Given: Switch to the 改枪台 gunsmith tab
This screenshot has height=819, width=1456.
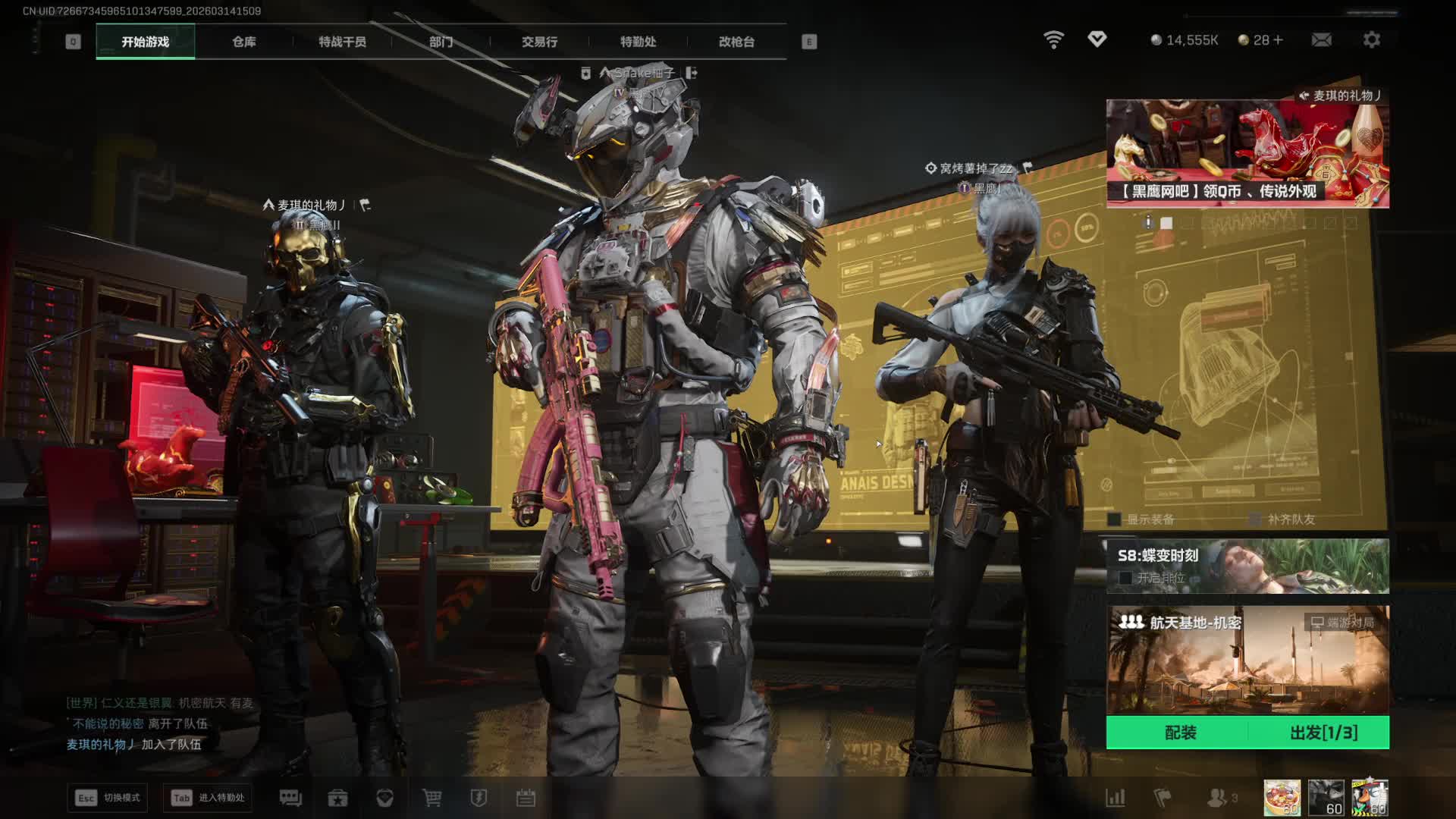Looking at the screenshot, I should pyautogui.click(x=736, y=42).
